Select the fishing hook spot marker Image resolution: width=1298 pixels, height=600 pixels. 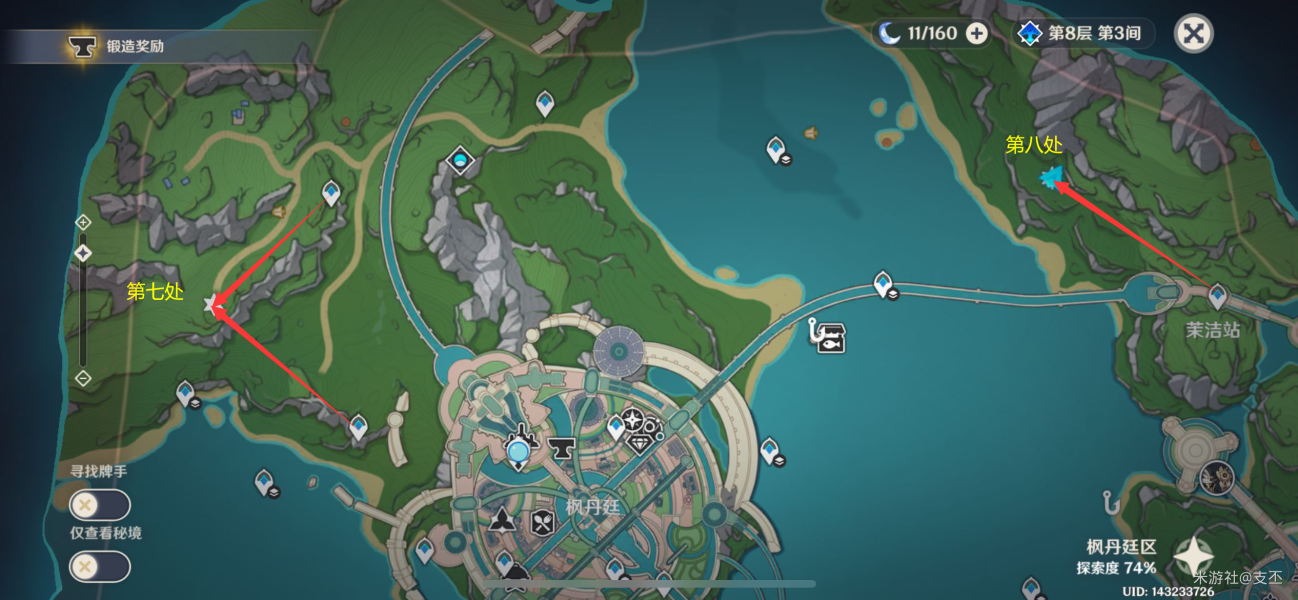[x=1109, y=500]
